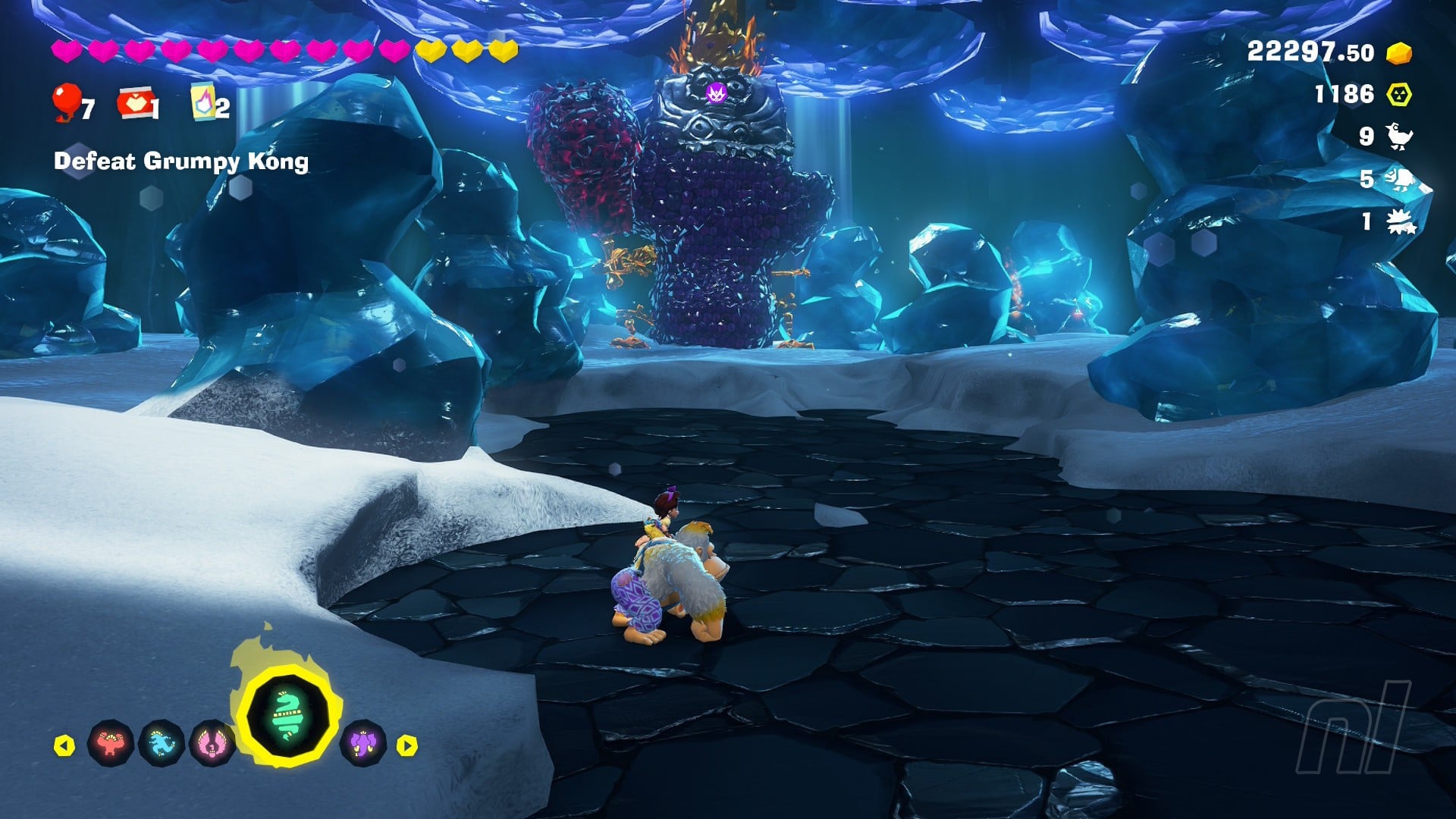The image size is (1456, 819).
Task: Click the yellow right arrow of Bananza selector
Action: point(407,745)
